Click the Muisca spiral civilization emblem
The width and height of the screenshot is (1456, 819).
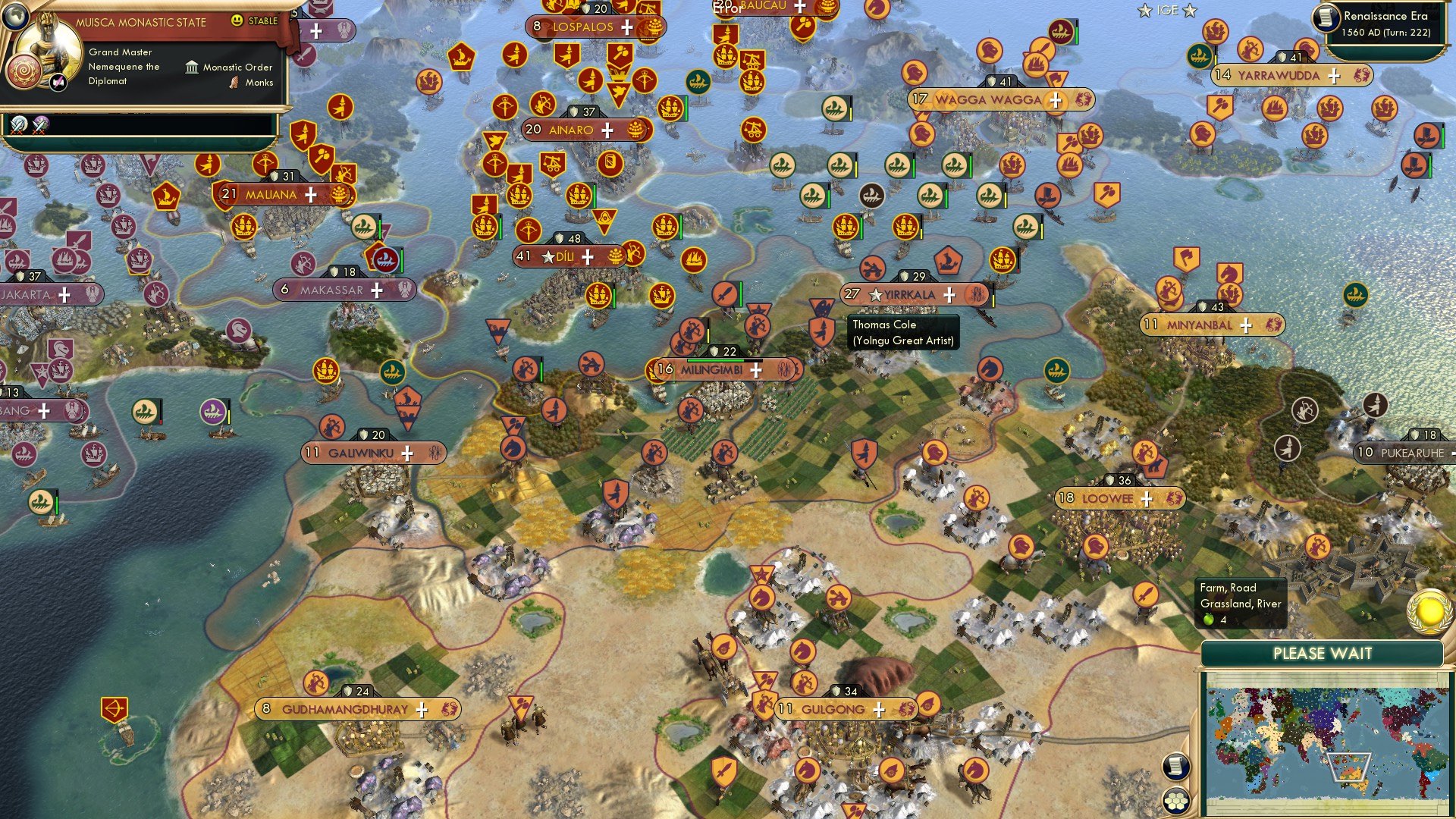pos(24,71)
